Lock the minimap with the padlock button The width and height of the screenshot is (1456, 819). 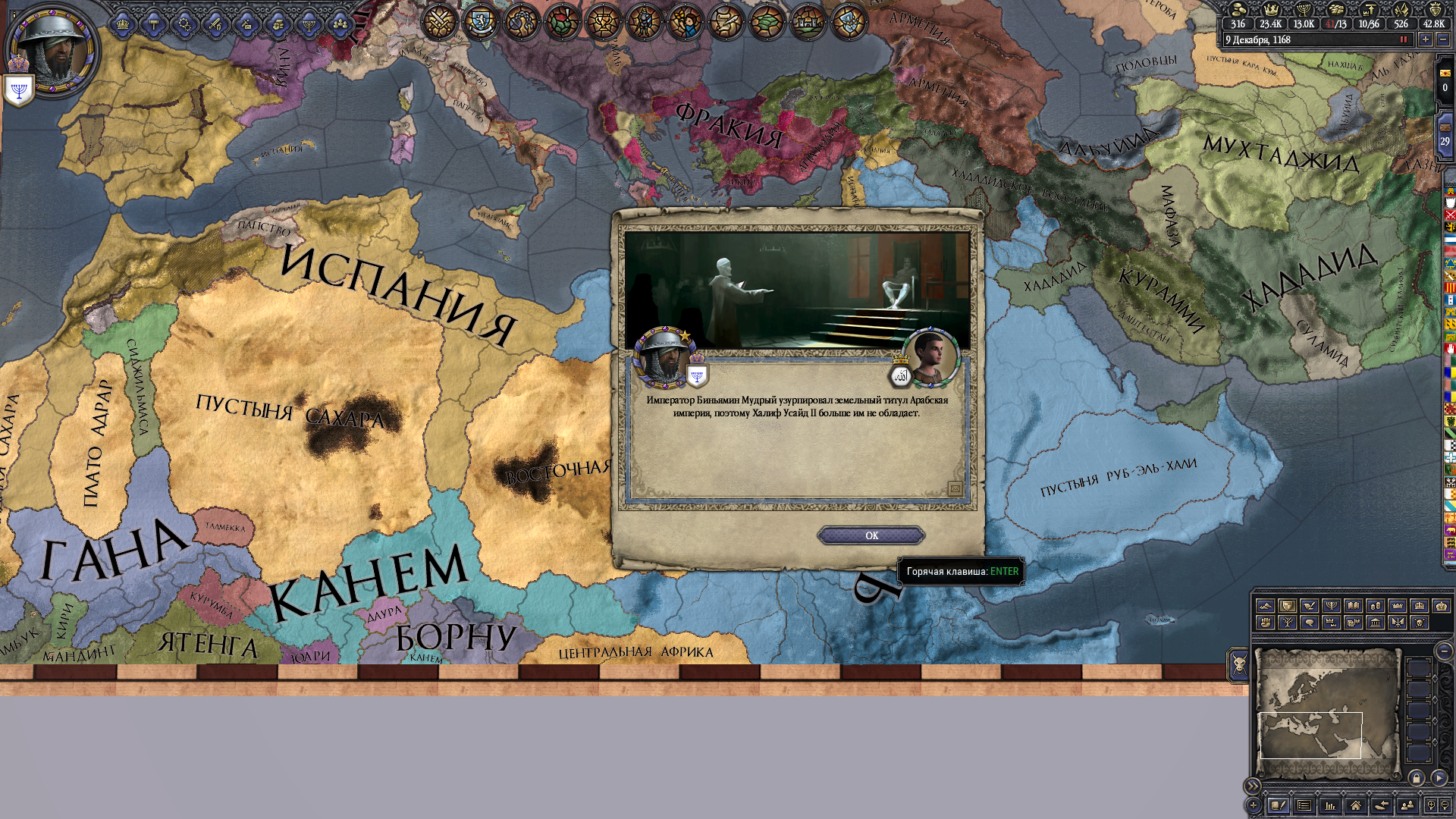coord(1416,778)
